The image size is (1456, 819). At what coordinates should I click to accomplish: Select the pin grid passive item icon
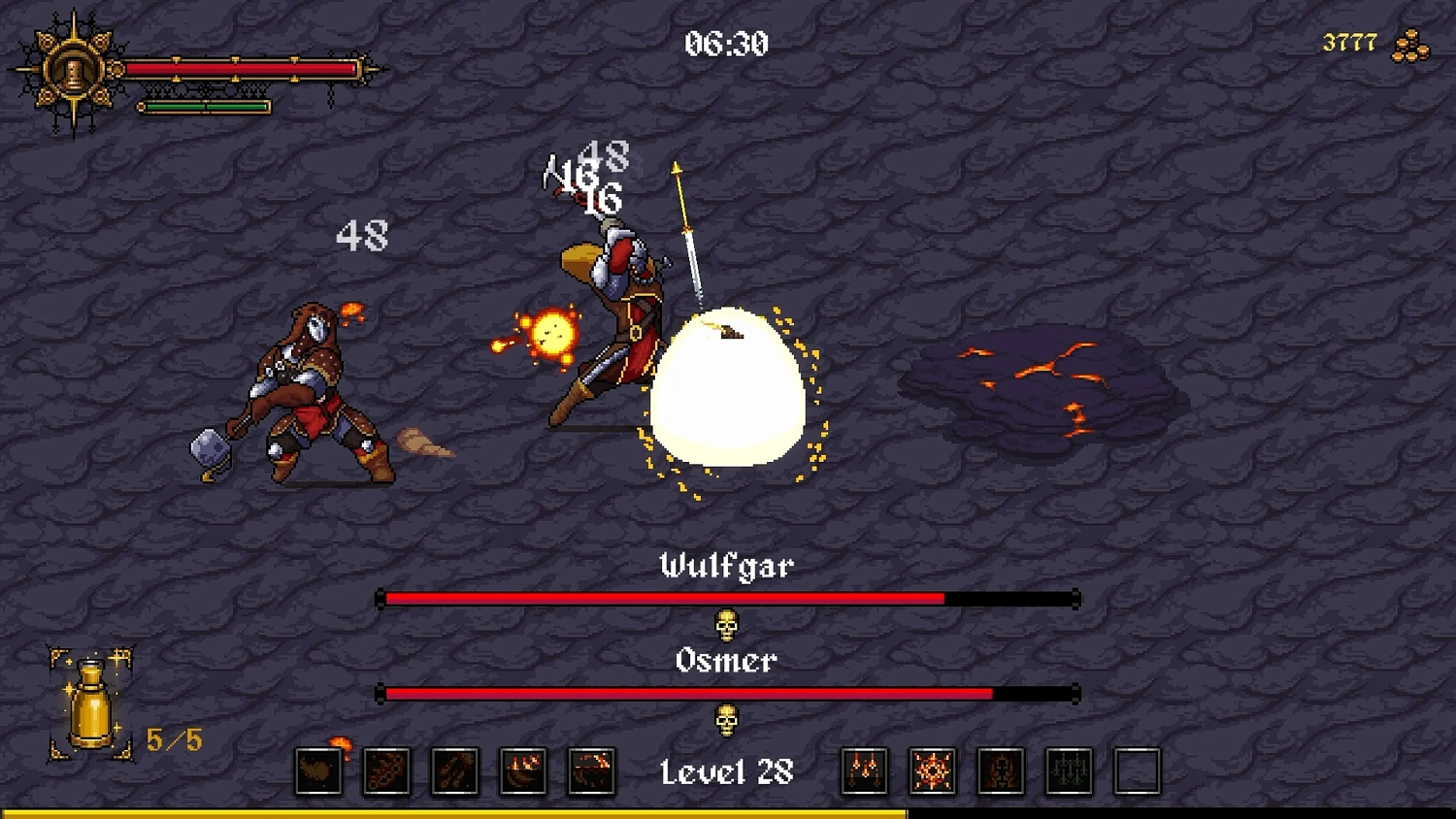(x=1068, y=770)
